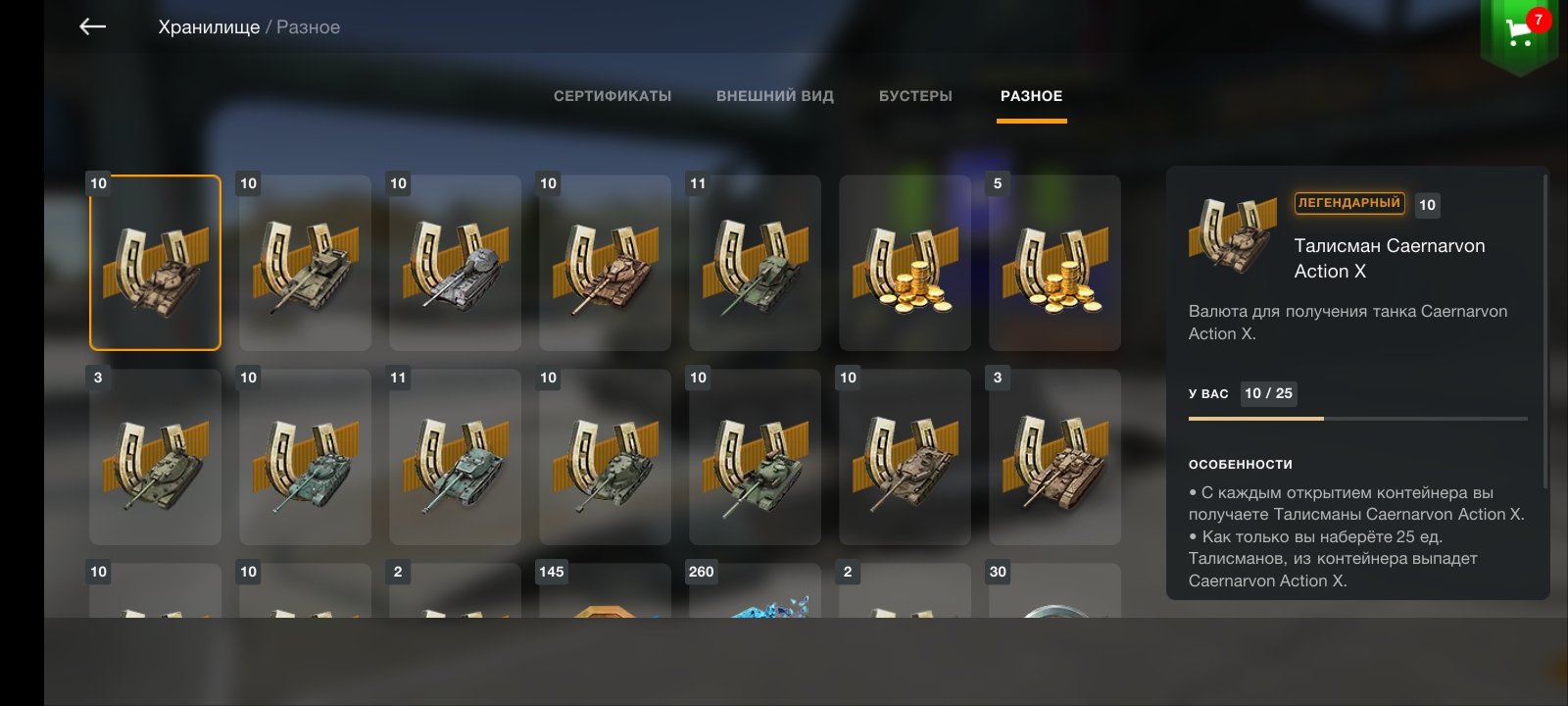Open the Хранилище breadcrumb link
The image size is (1568, 706).
(209, 27)
